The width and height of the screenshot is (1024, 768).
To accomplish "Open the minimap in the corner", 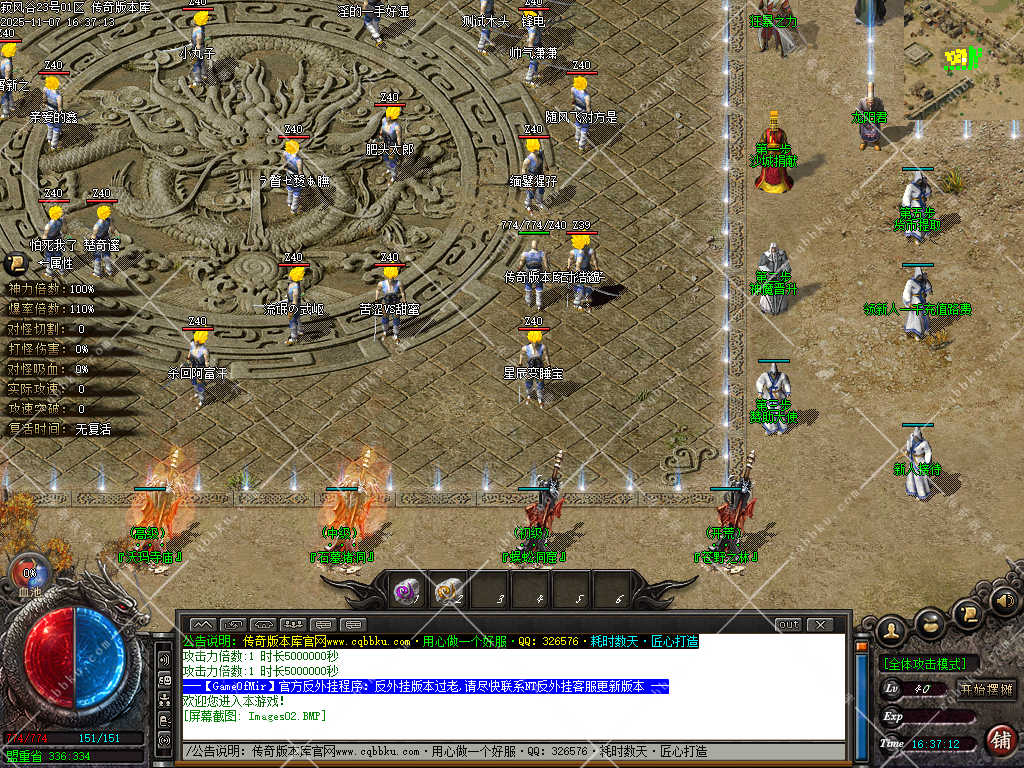I will click(963, 60).
